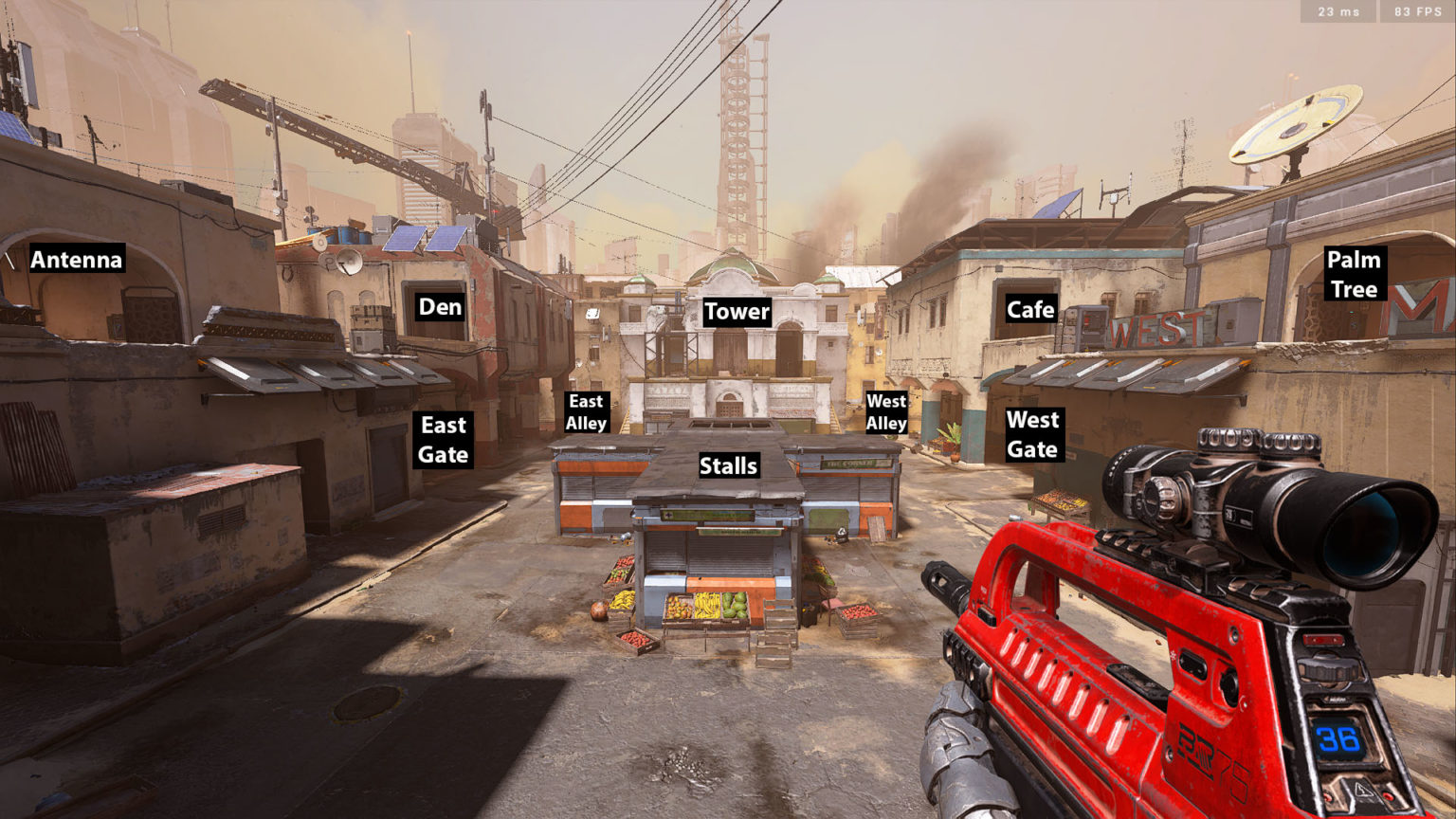Select the Antenna callout label

(x=77, y=260)
